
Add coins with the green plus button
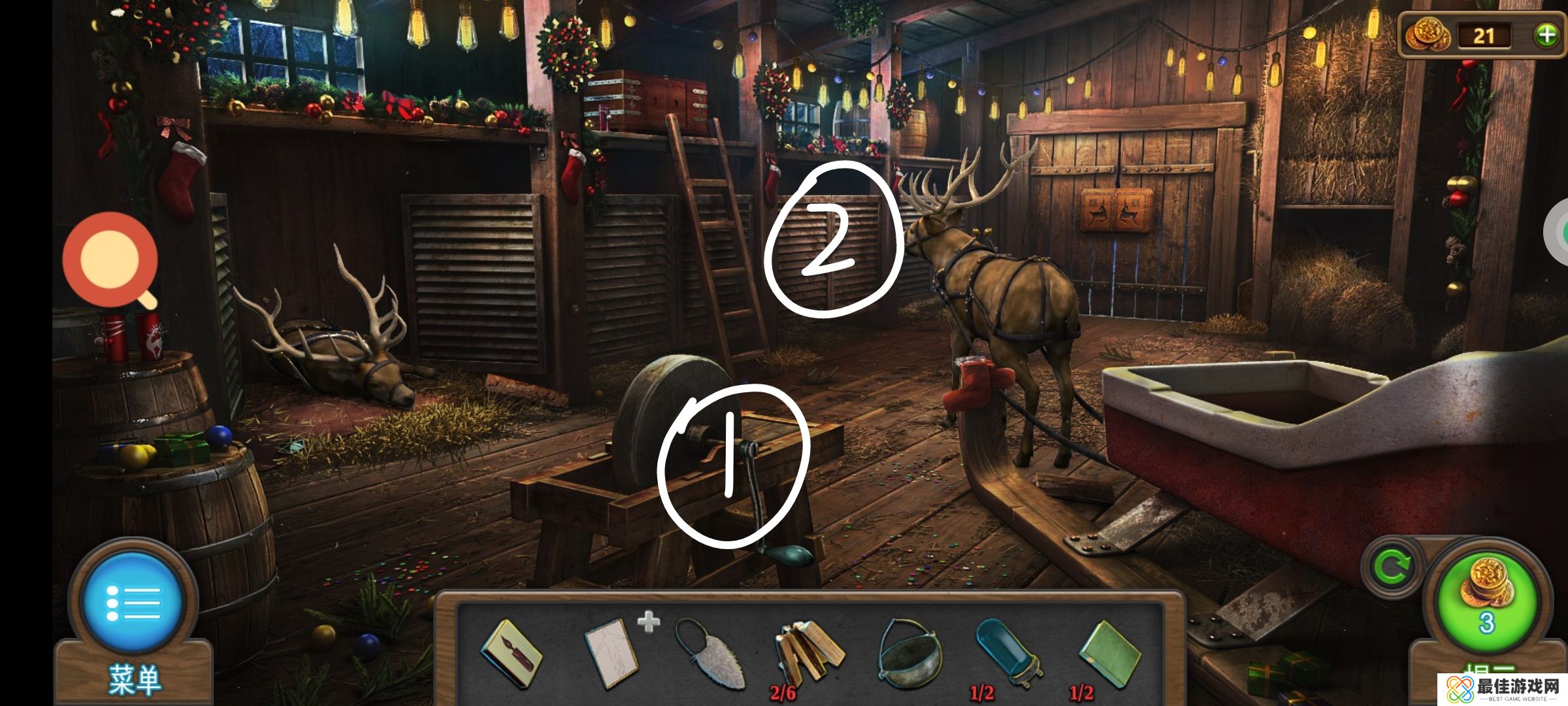pyautogui.click(x=1546, y=35)
